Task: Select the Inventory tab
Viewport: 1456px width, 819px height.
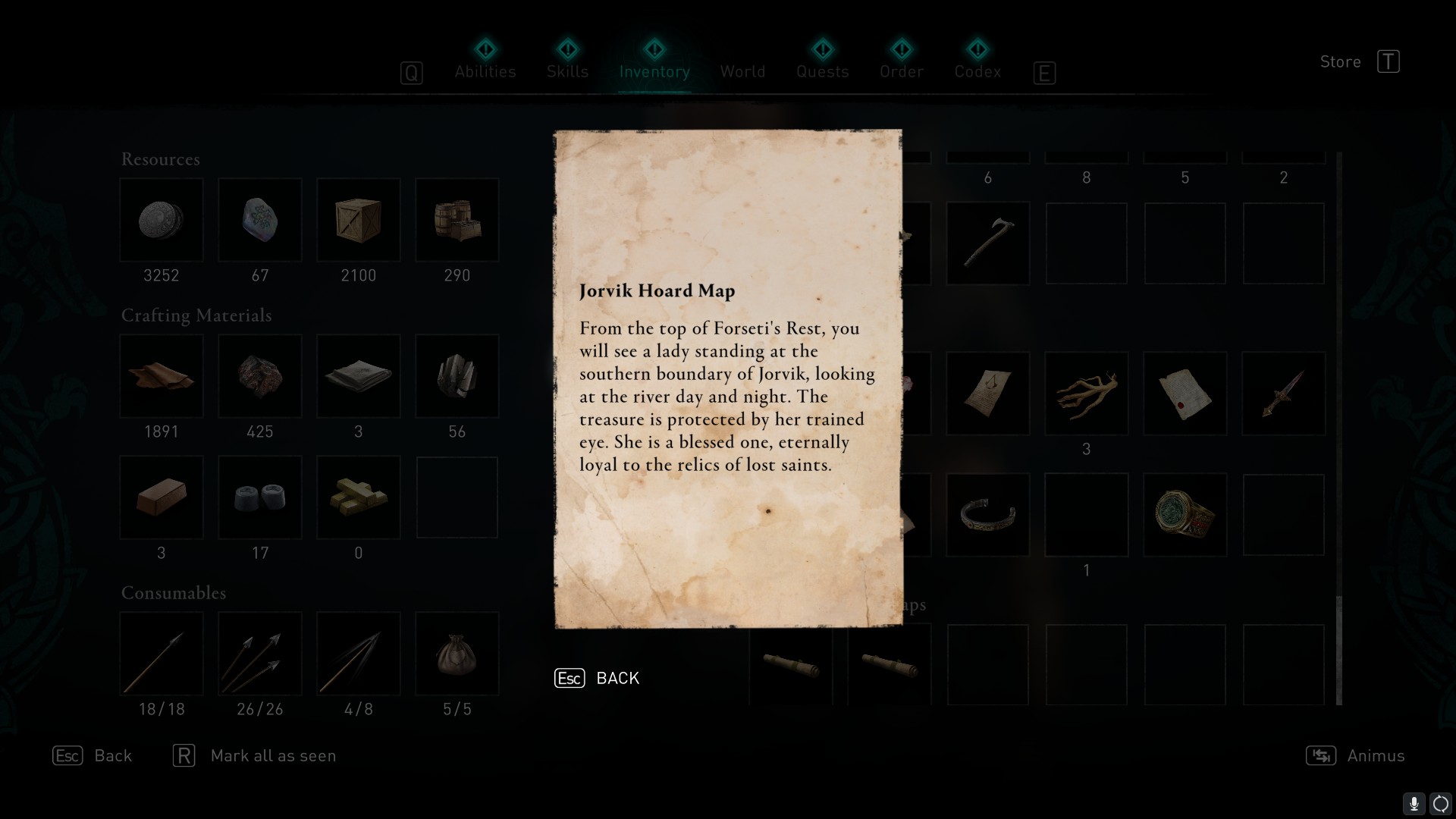Action: [x=654, y=71]
